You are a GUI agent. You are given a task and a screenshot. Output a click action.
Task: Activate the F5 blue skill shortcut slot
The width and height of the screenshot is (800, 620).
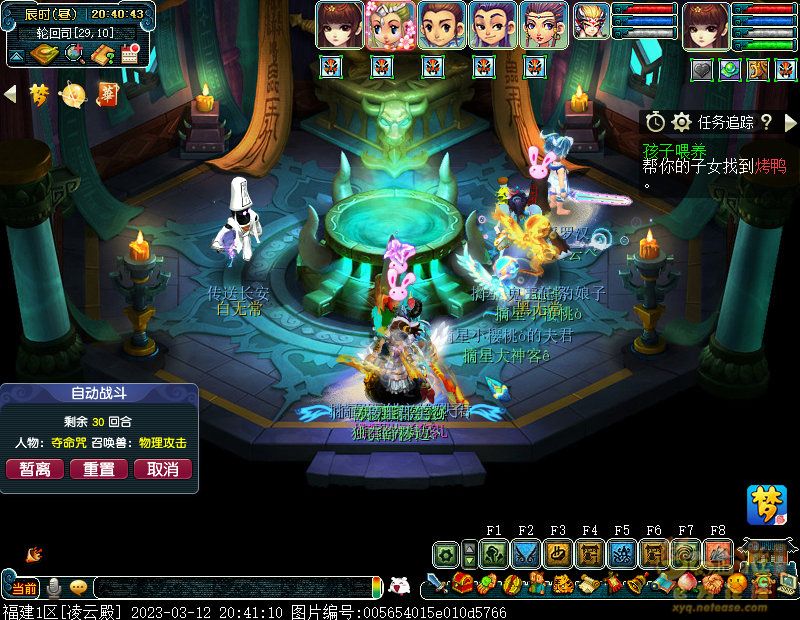click(622, 553)
